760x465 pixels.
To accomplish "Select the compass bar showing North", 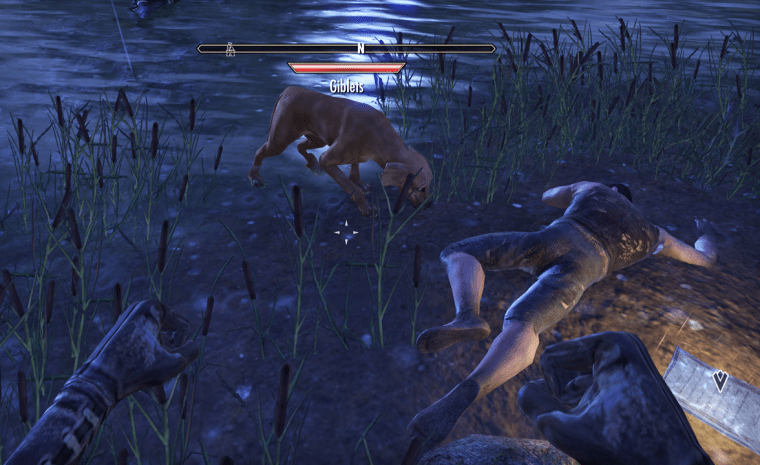I will pyautogui.click(x=346, y=48).
